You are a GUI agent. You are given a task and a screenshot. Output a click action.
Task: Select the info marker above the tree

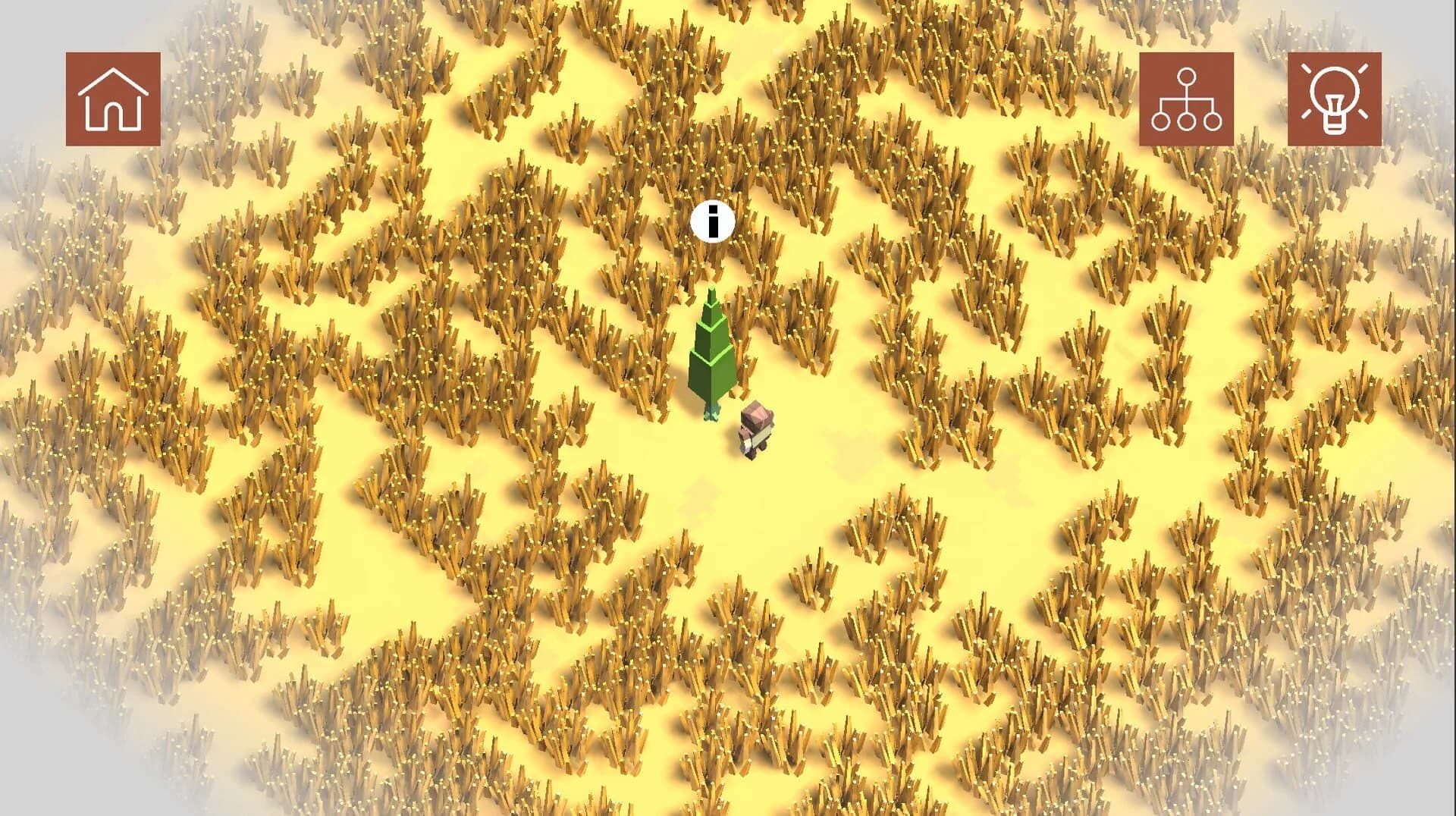[x=711, y=222]
